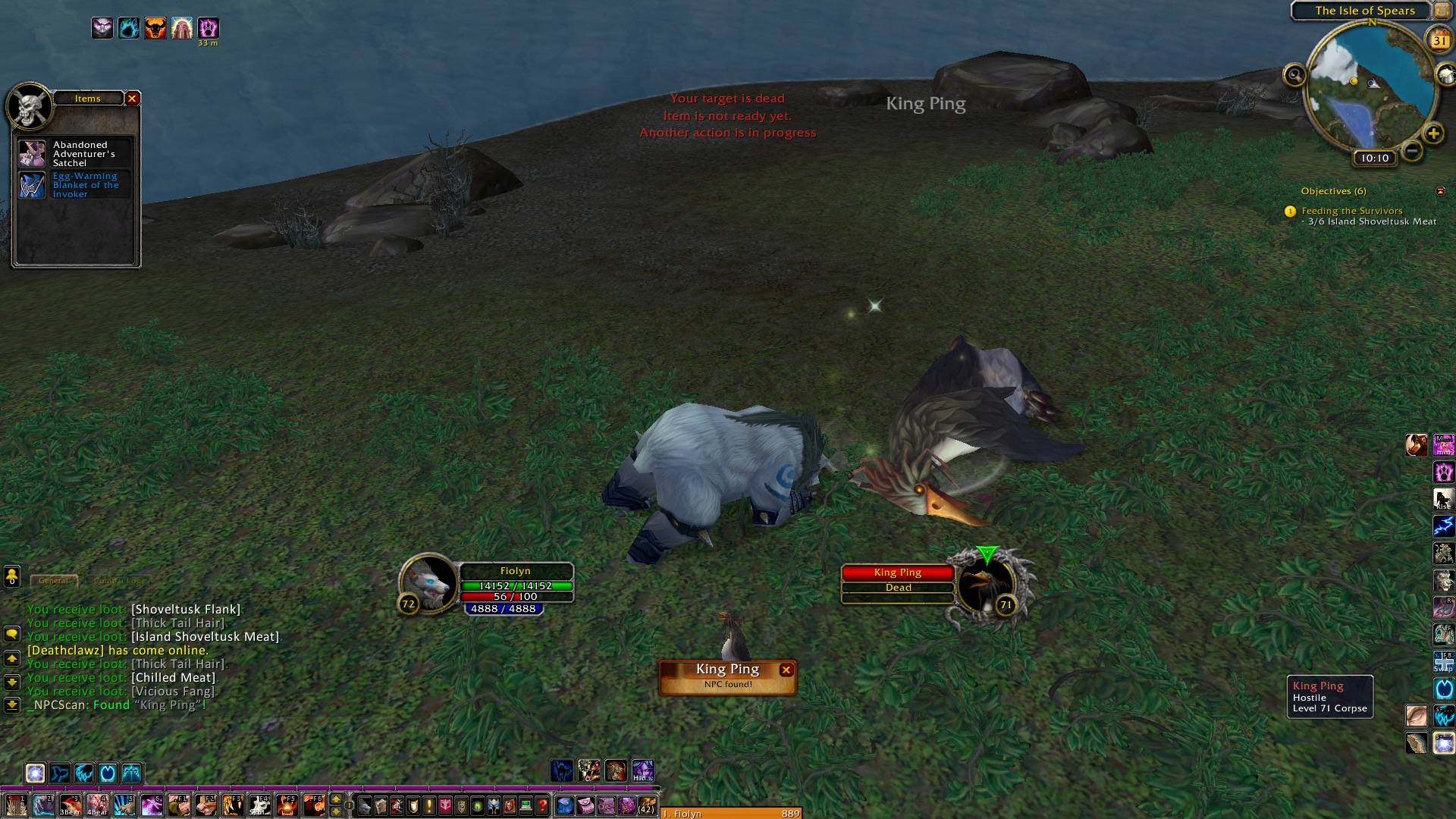Activate the F8 Swap ability
This screenshot has width=1456, height=819.
(1443, 661)
